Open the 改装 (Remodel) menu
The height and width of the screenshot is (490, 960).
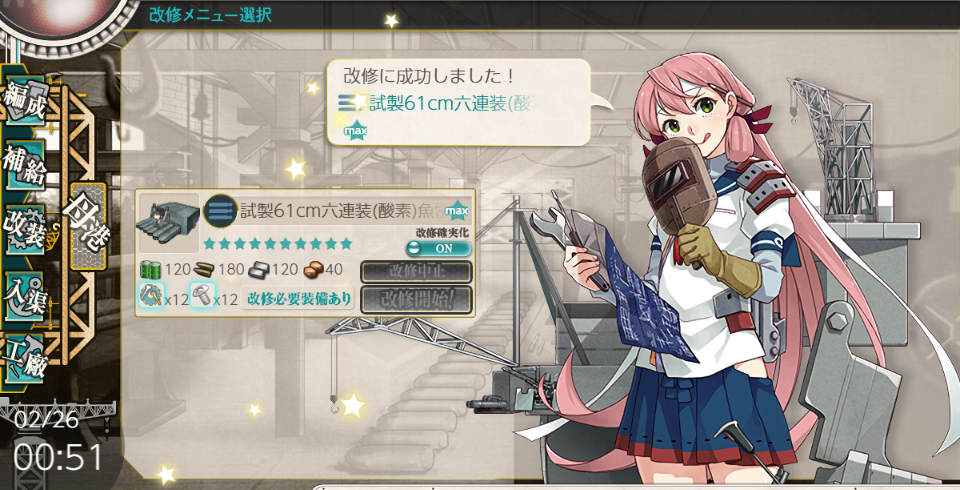(27, 227)
